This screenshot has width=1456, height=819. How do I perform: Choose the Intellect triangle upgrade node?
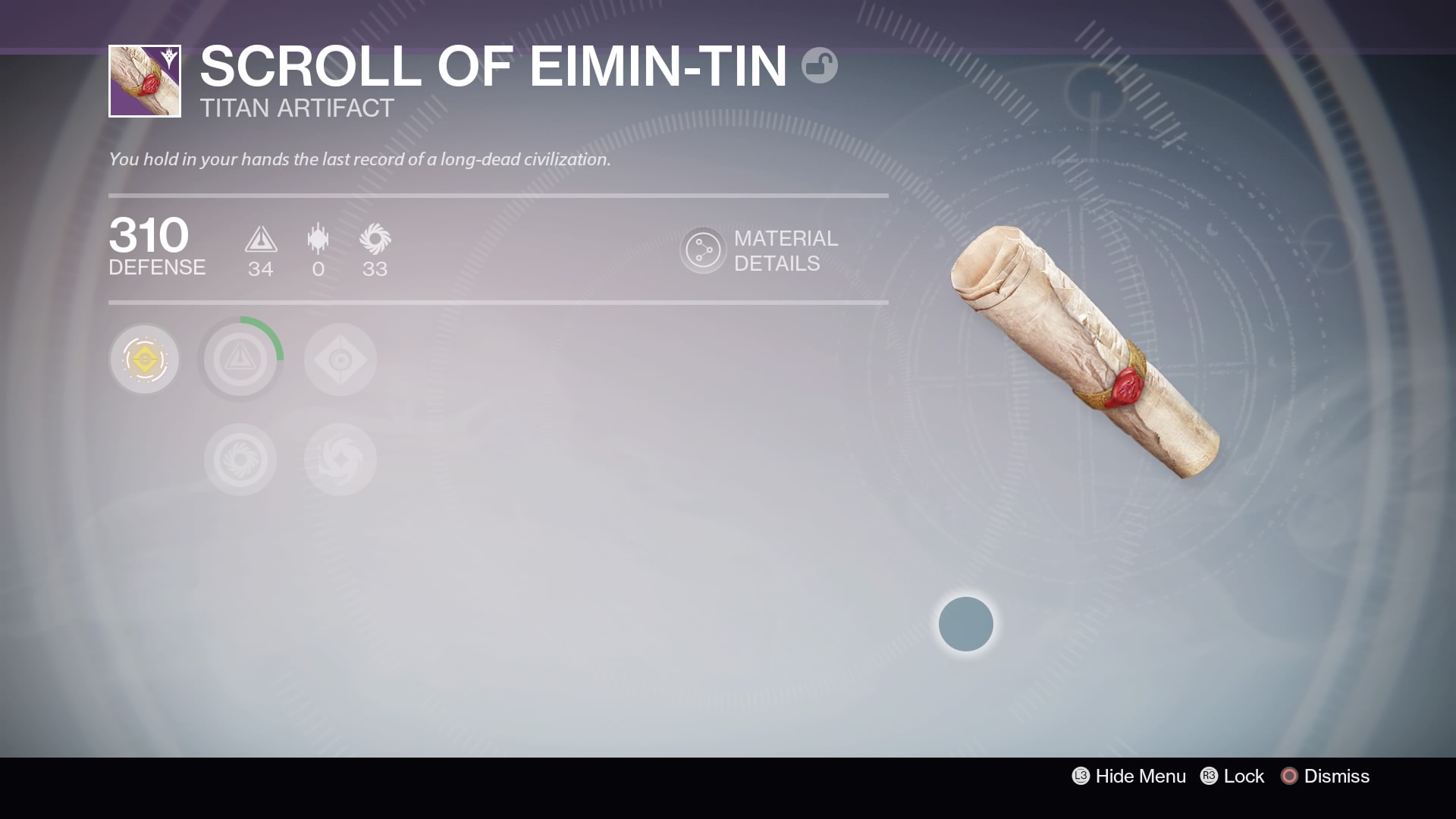pyautogui.click(x=240, y=359)
